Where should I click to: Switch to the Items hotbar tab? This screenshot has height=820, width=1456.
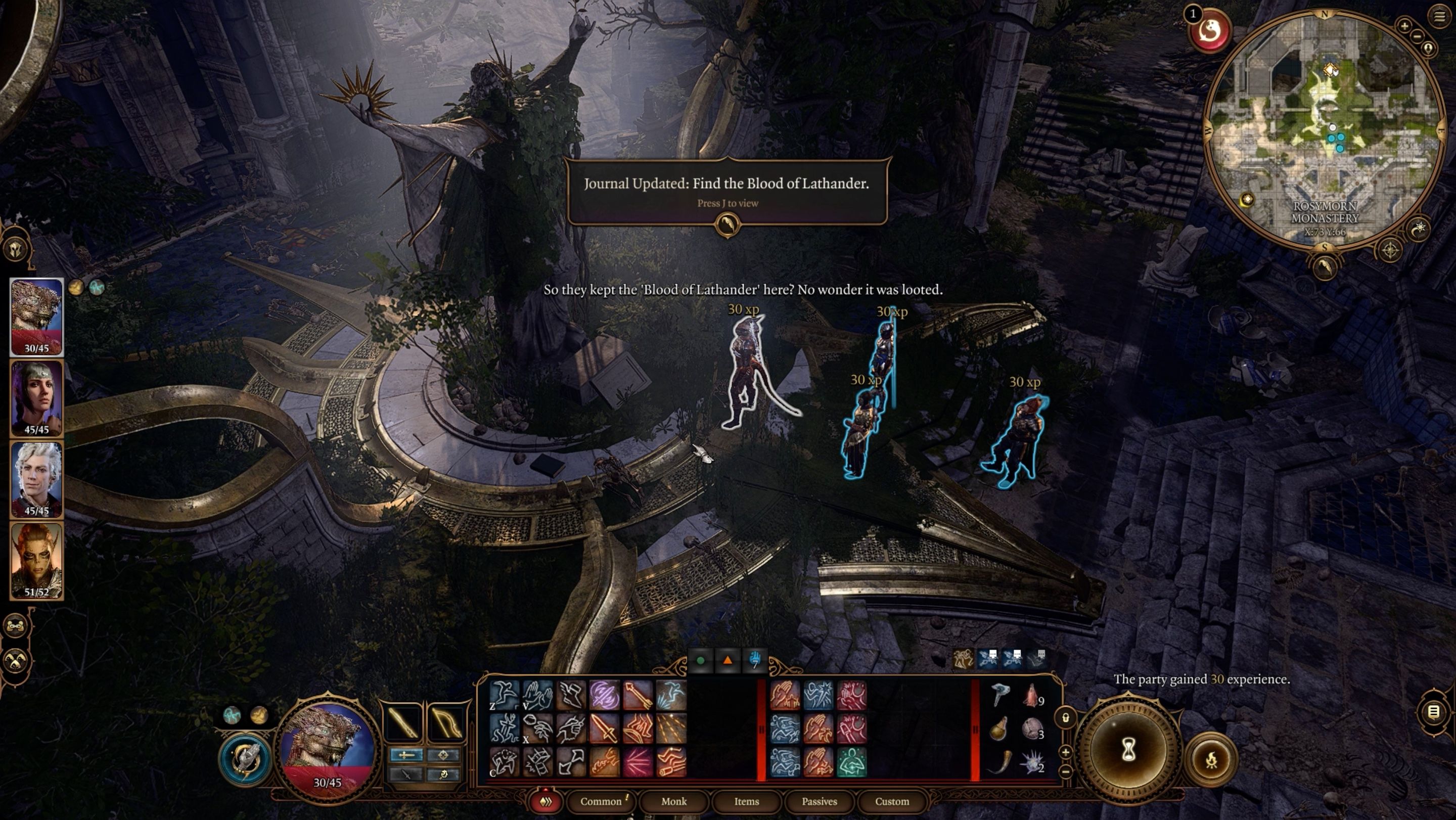746,801
